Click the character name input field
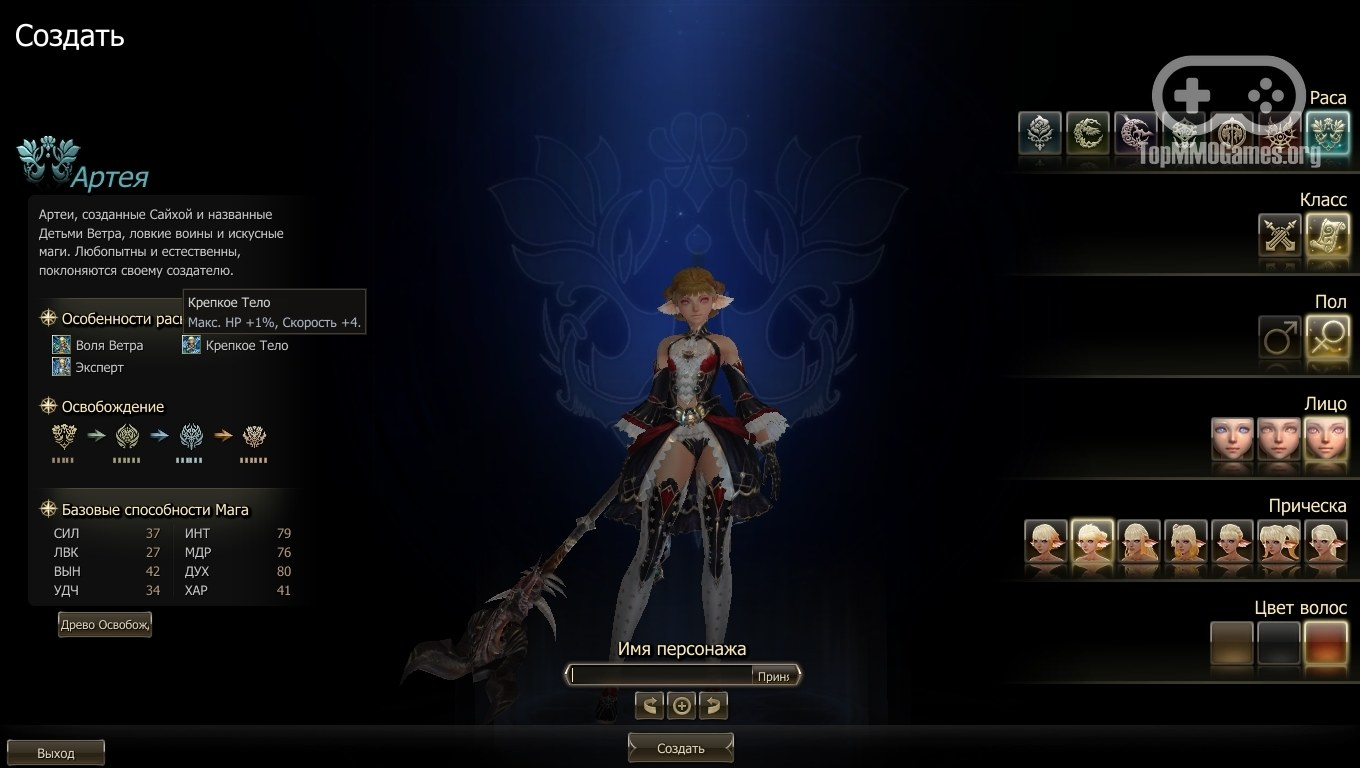Screen dimensions: 1360x768 [x=660, y=674]
